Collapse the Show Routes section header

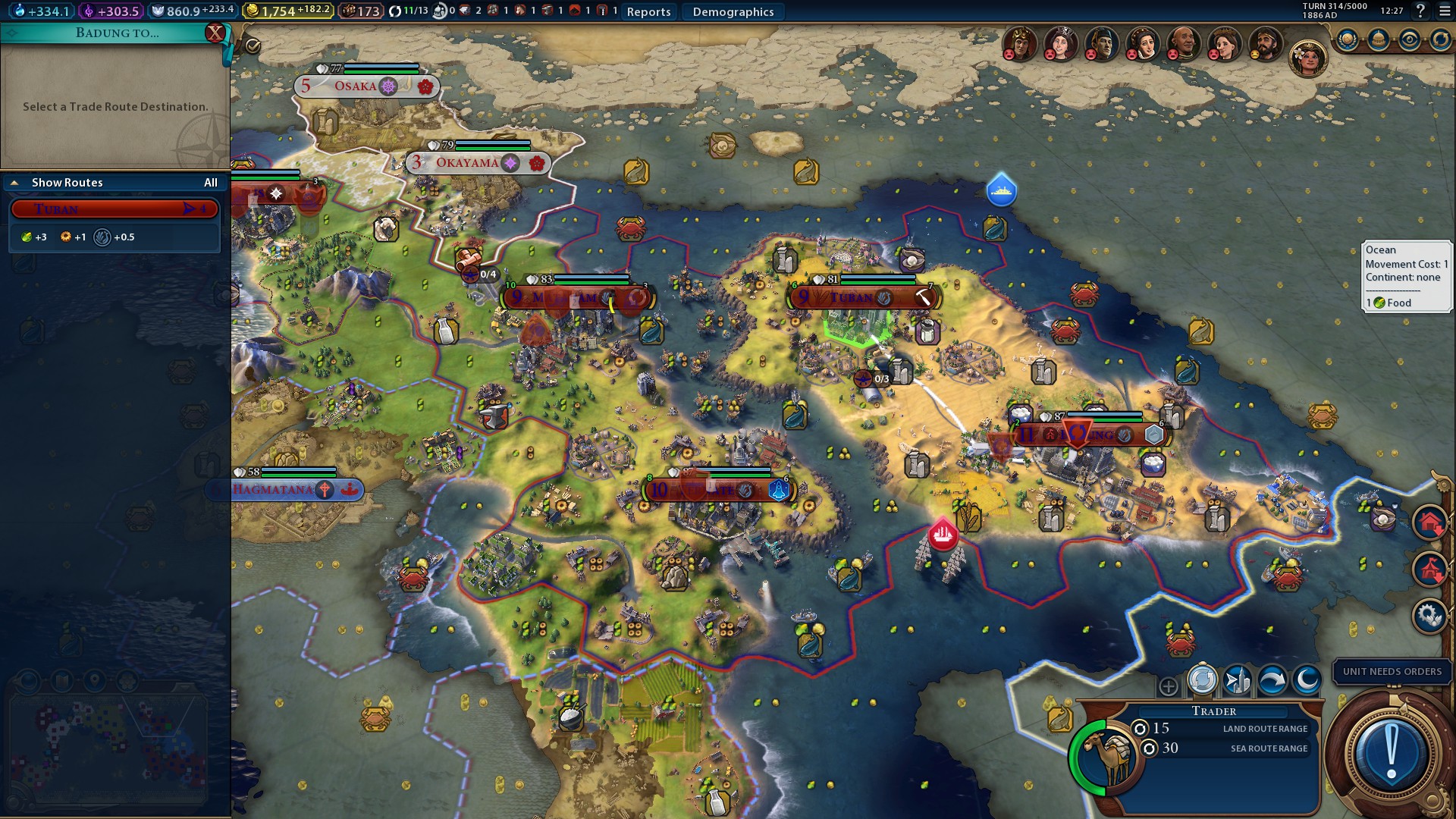pos(14,183)
